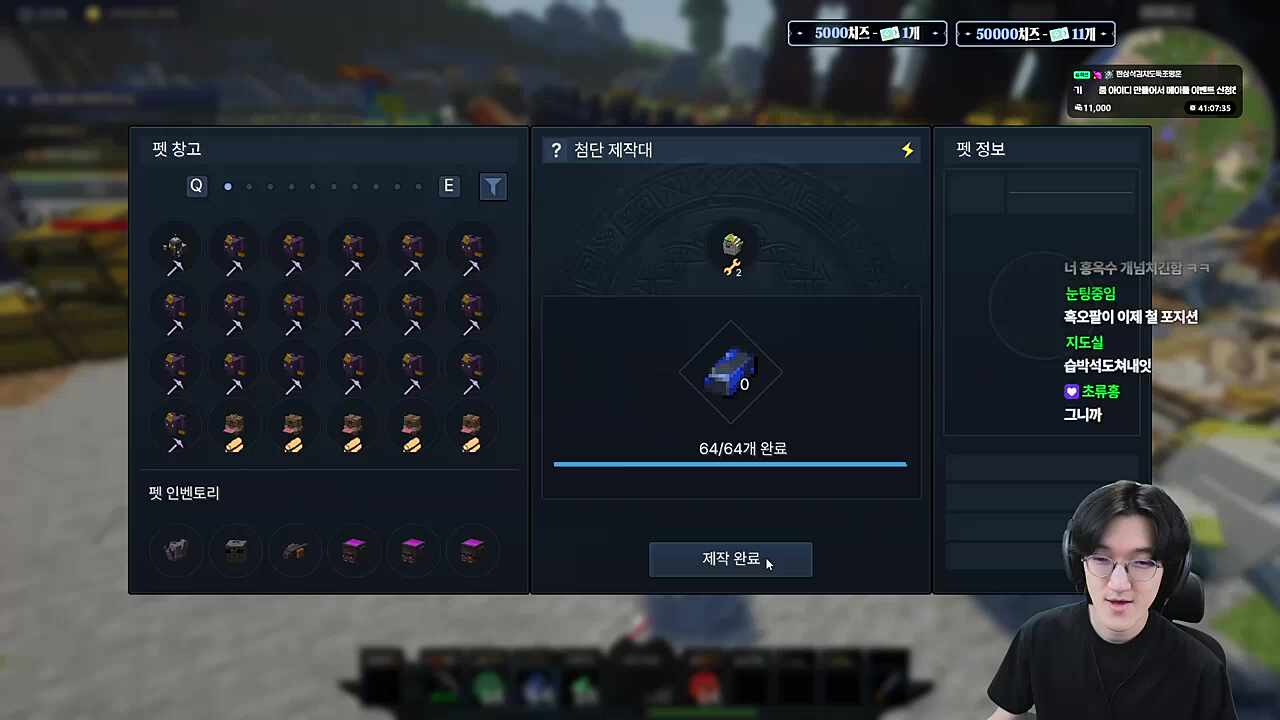Click the minus arrow on the 5000치즈 banner

coord(800,33)
